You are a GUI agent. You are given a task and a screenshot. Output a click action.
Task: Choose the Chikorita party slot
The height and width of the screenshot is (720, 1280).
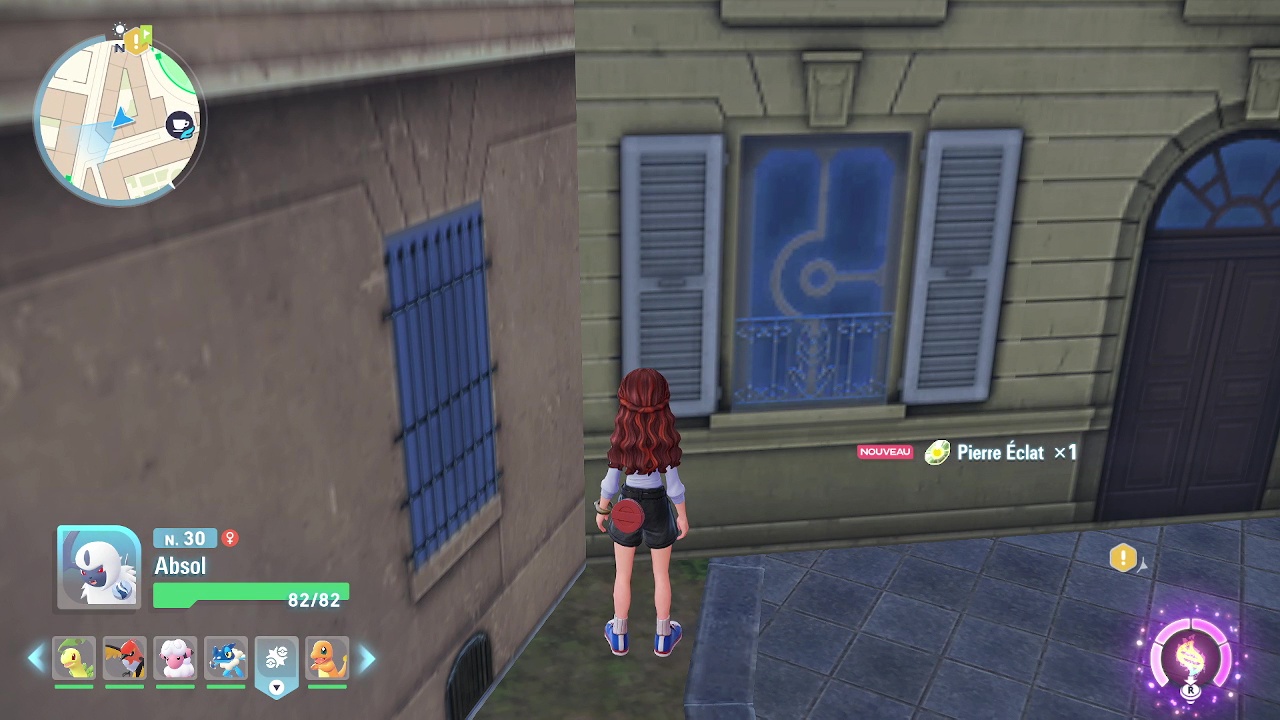(74, 658)
